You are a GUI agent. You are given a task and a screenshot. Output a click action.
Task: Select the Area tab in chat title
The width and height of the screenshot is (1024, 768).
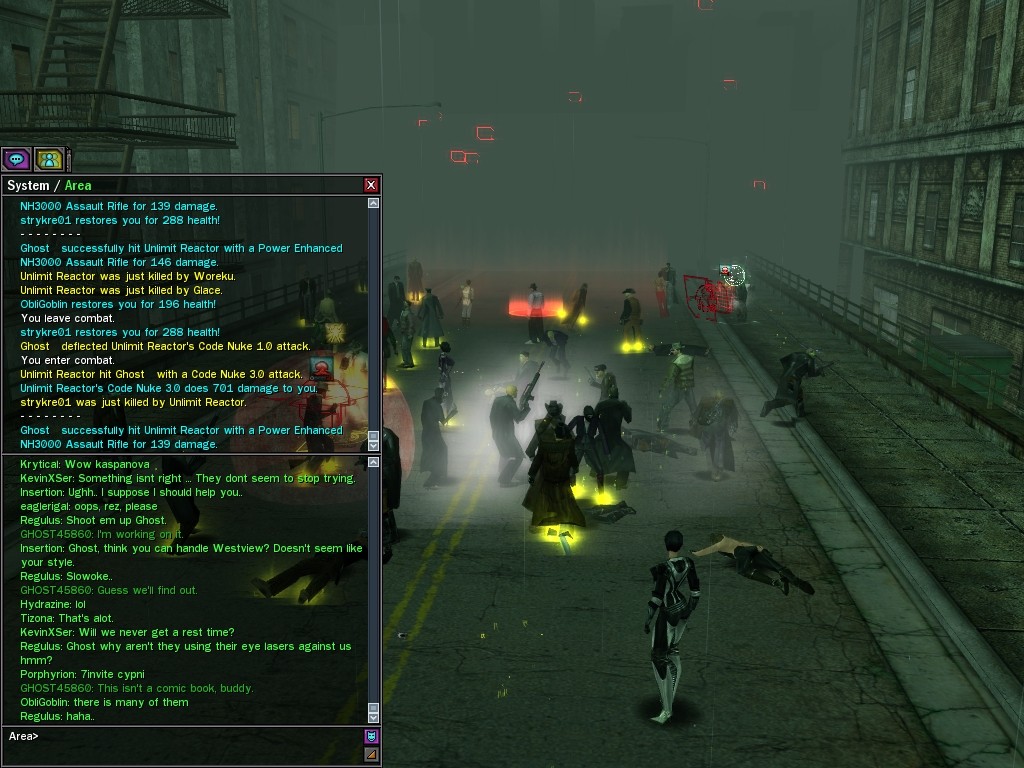click(78, 185)
